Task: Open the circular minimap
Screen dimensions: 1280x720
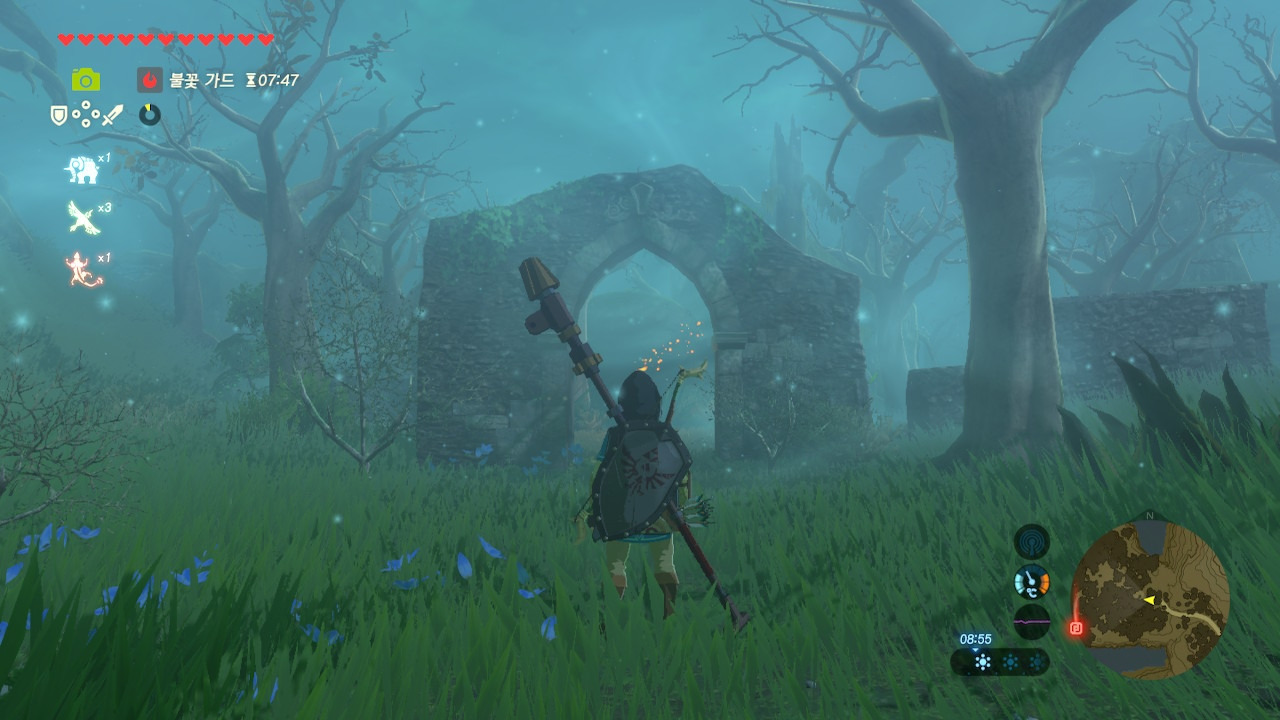Action: 1149,599
